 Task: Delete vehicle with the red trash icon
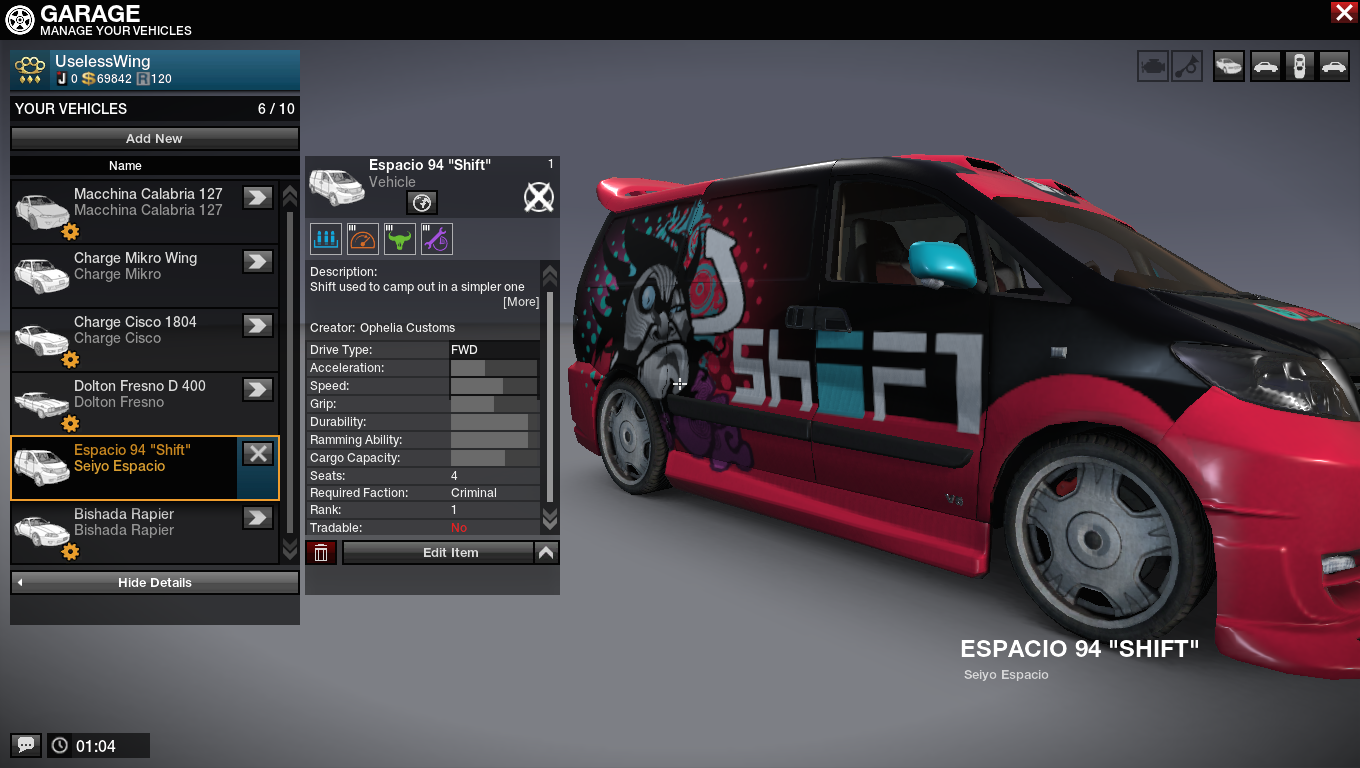[x=321, y=553]
